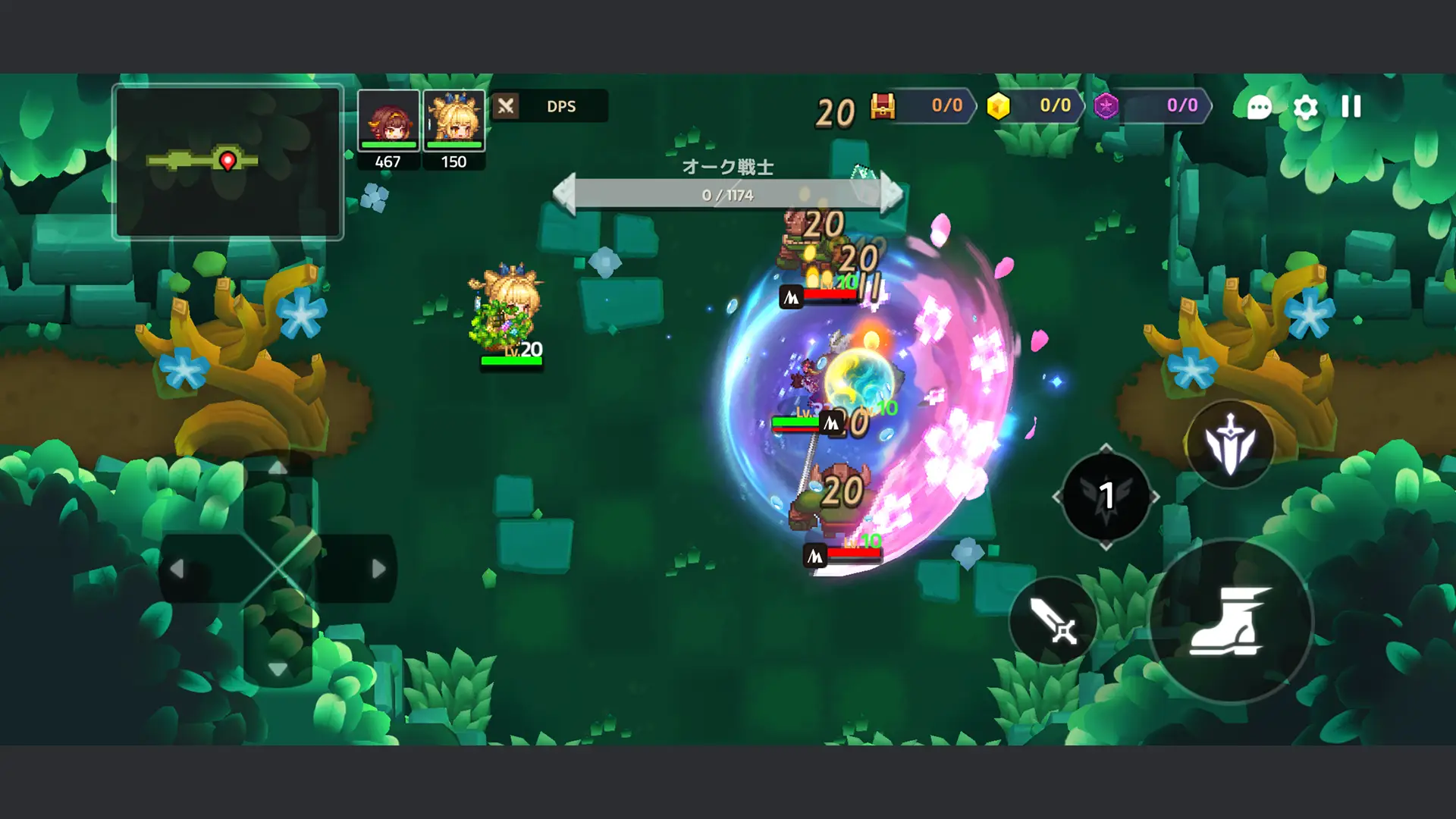The height and width of the screenshot is (819, 1456).
Task: Activate the skill slot showing 1
Action: coord(1107,498)
